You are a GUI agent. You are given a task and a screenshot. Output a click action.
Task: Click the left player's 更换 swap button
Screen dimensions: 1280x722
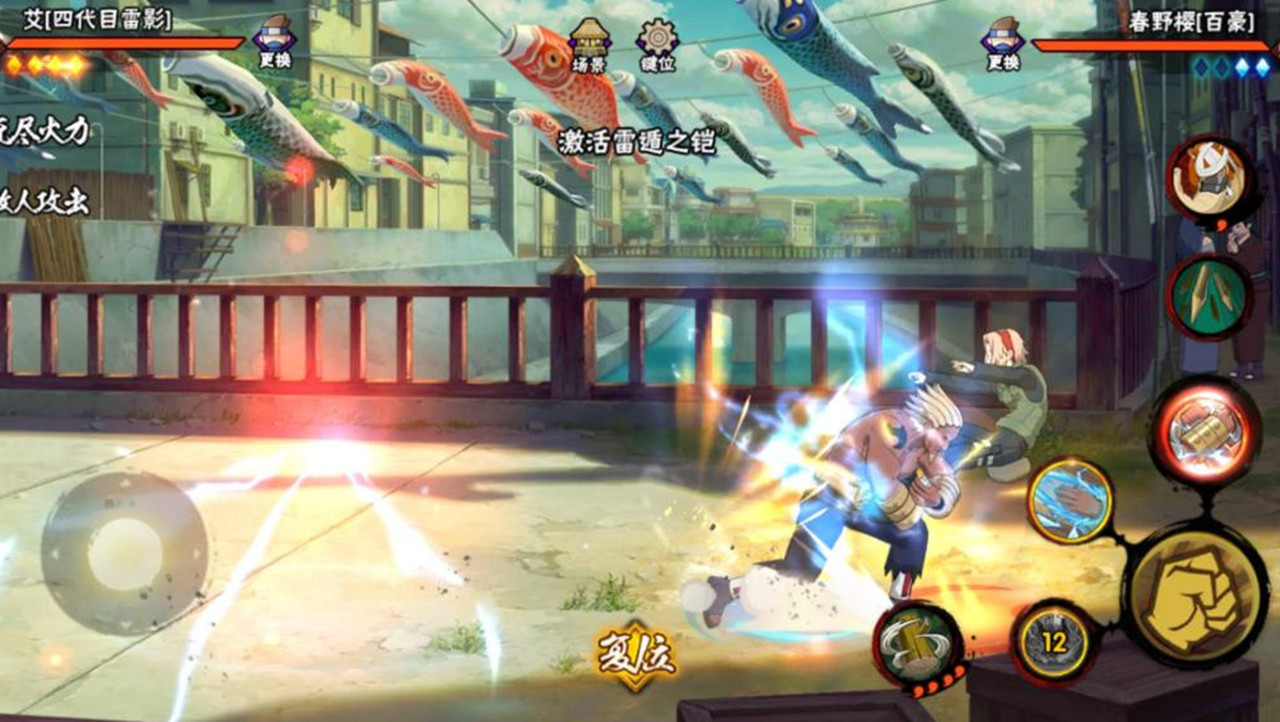(273, 43)
